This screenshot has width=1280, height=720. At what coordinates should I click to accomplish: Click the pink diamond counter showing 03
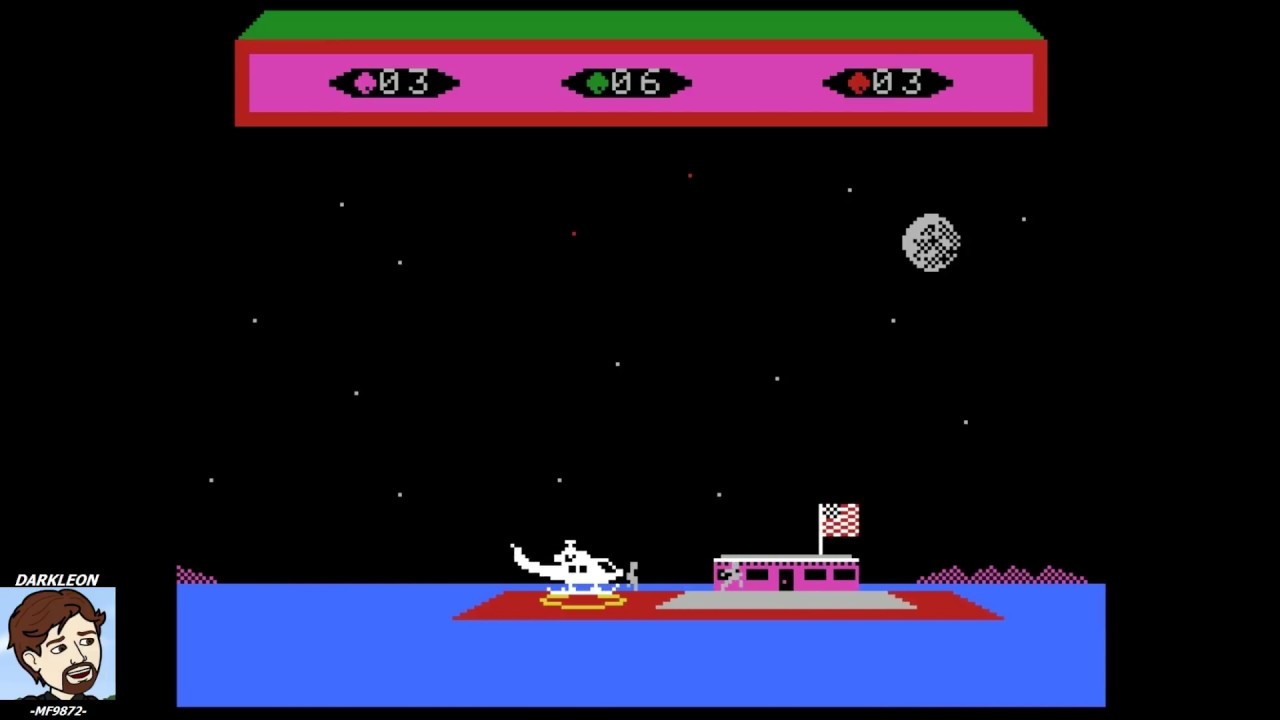(x=394, y=84)
